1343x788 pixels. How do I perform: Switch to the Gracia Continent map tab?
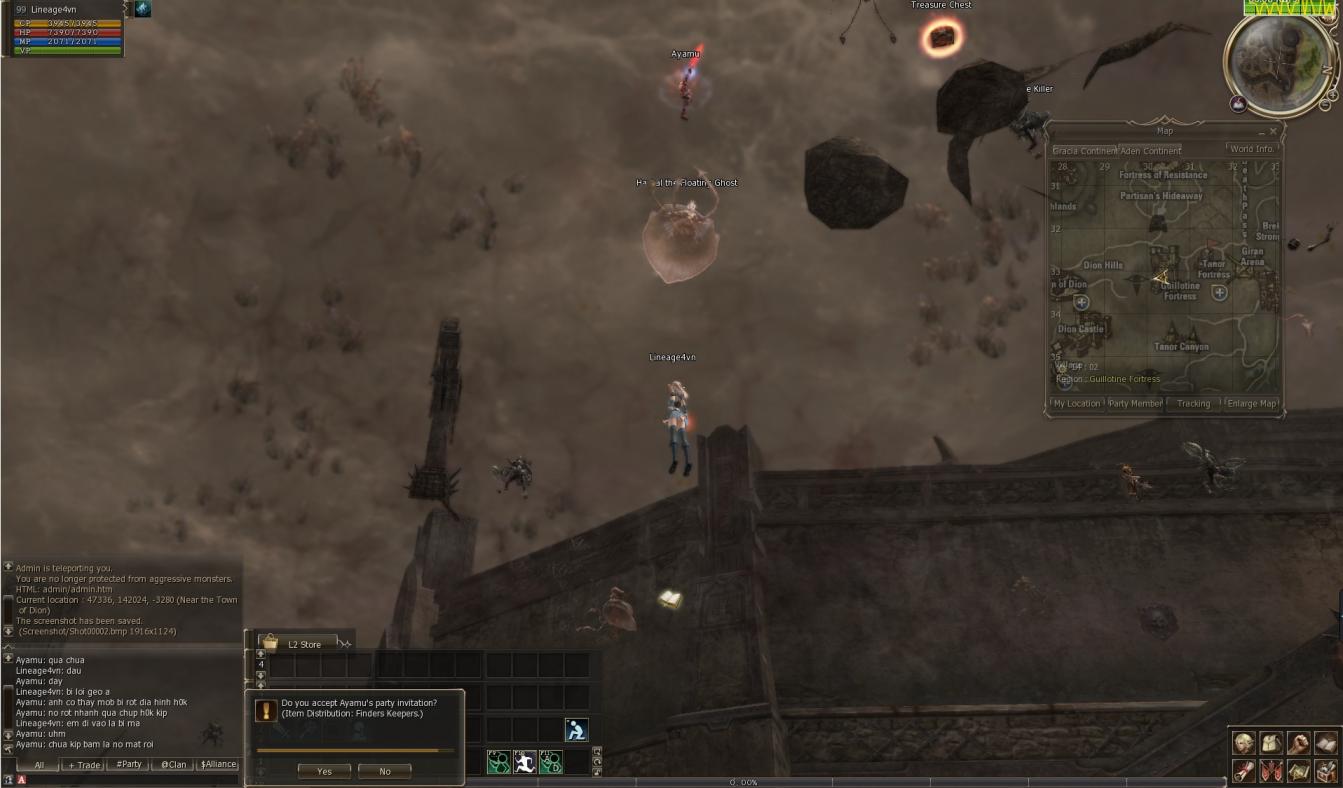(1084, 151)
